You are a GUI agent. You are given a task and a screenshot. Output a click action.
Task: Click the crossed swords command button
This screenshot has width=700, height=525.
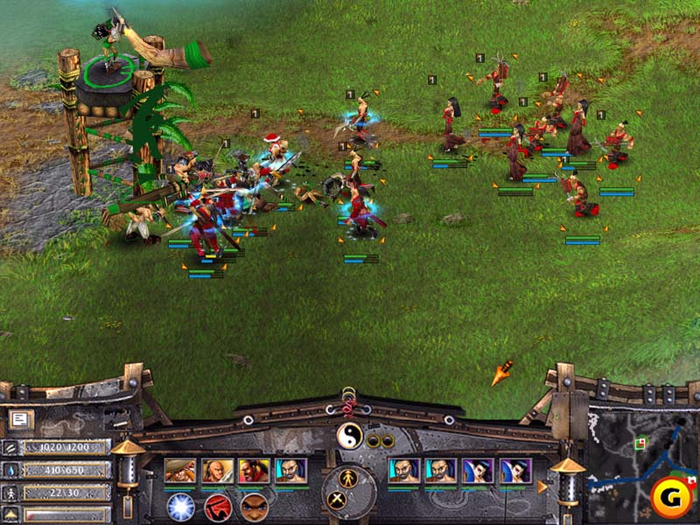pyautogui.click(x=337, y=497)
